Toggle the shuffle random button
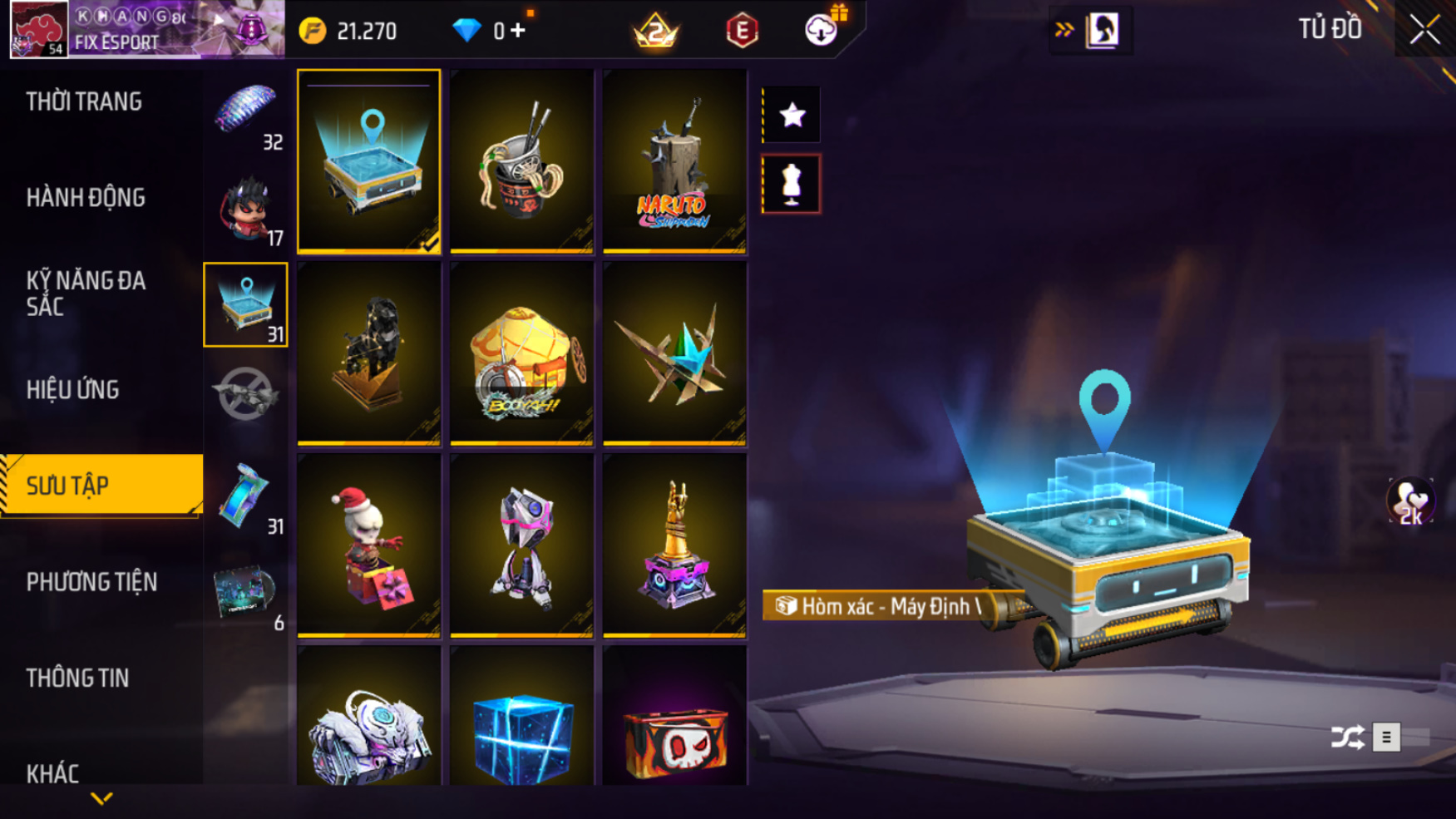The image size is (1456, 819). point(1347,737)
